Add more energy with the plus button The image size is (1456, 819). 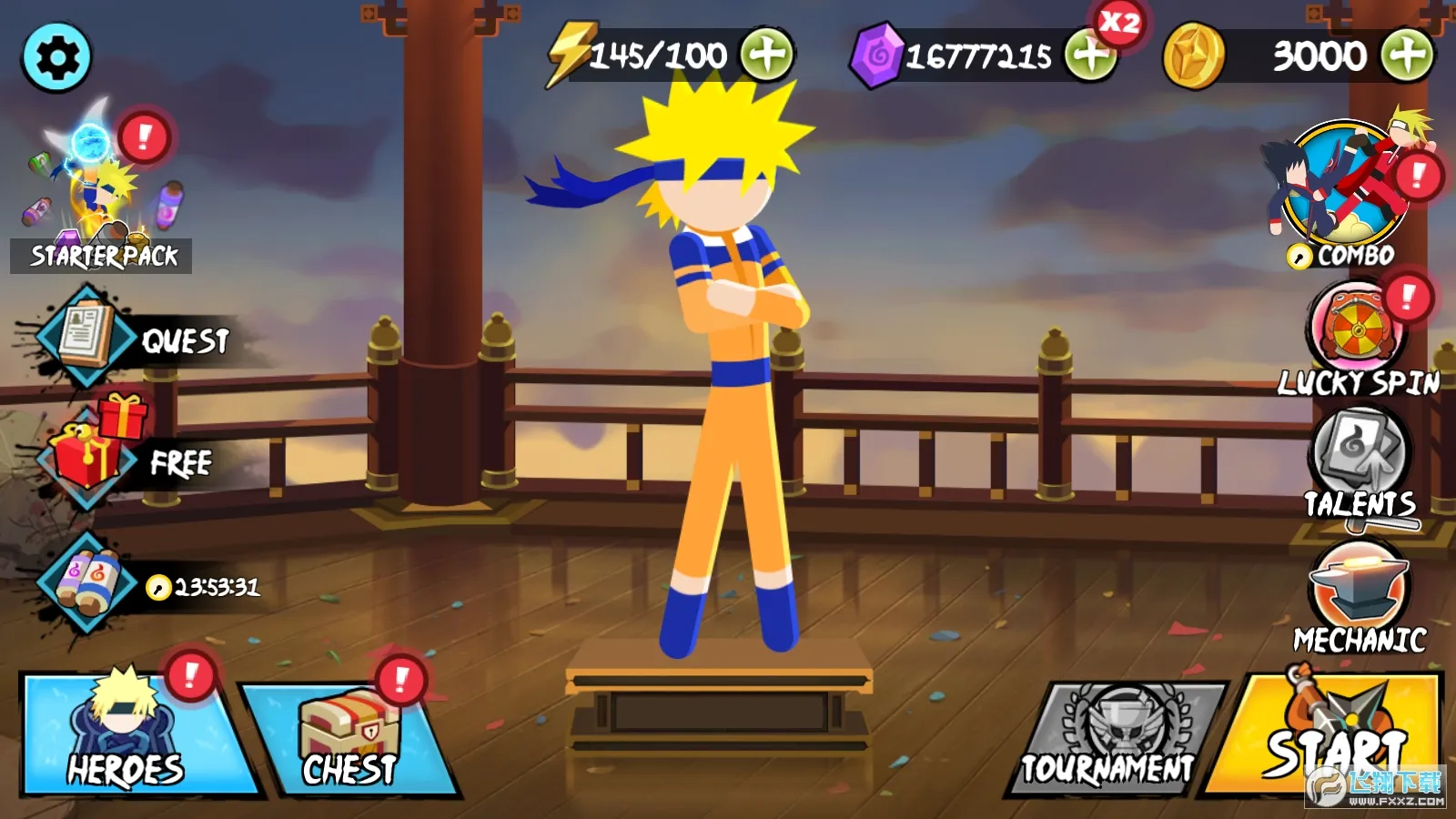tap(766, 55)
